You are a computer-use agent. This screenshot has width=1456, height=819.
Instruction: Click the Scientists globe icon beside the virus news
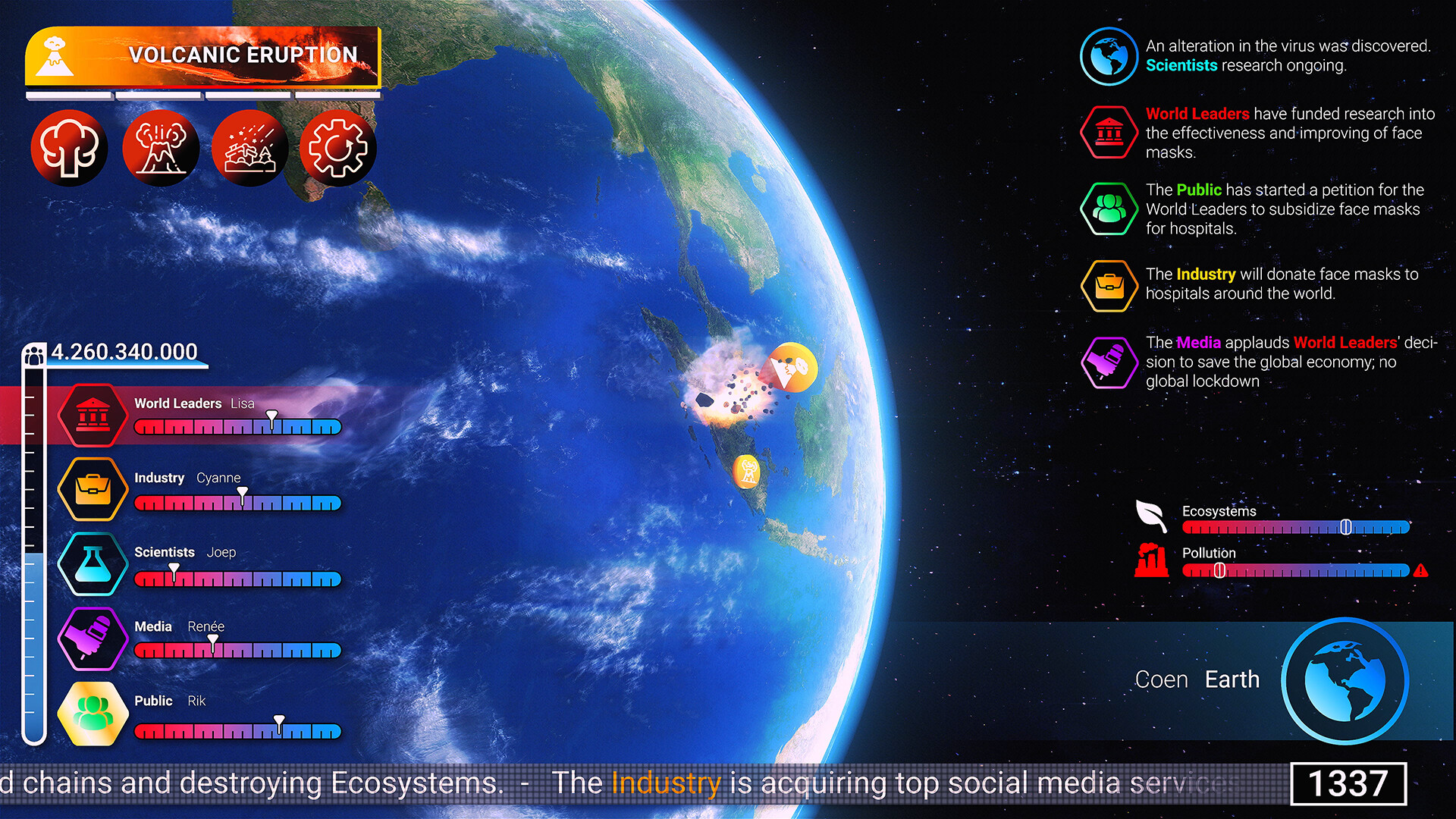pyautogui.click(x=1108, y=55)
